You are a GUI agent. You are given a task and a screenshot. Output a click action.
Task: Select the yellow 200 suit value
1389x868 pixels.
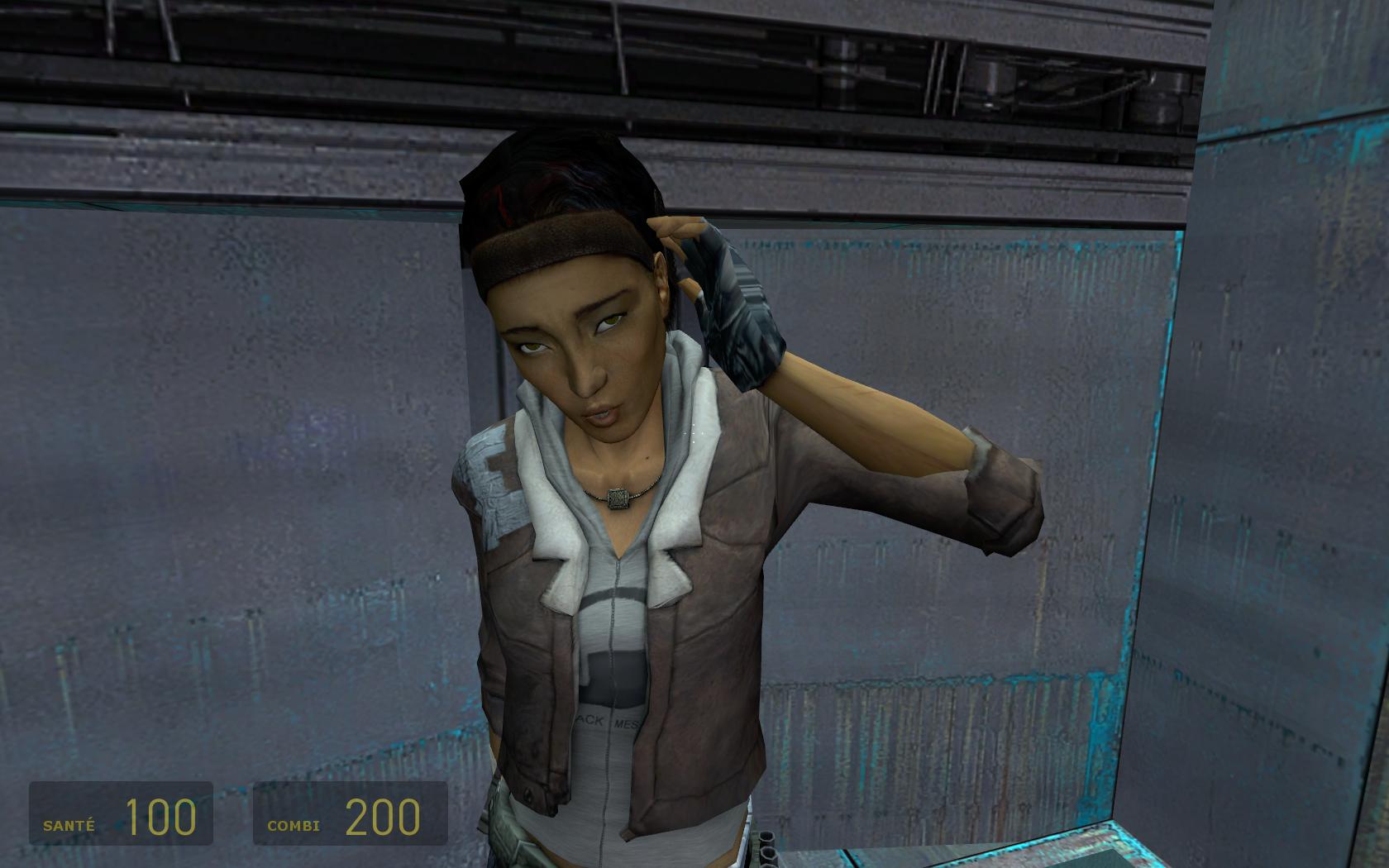380,818
